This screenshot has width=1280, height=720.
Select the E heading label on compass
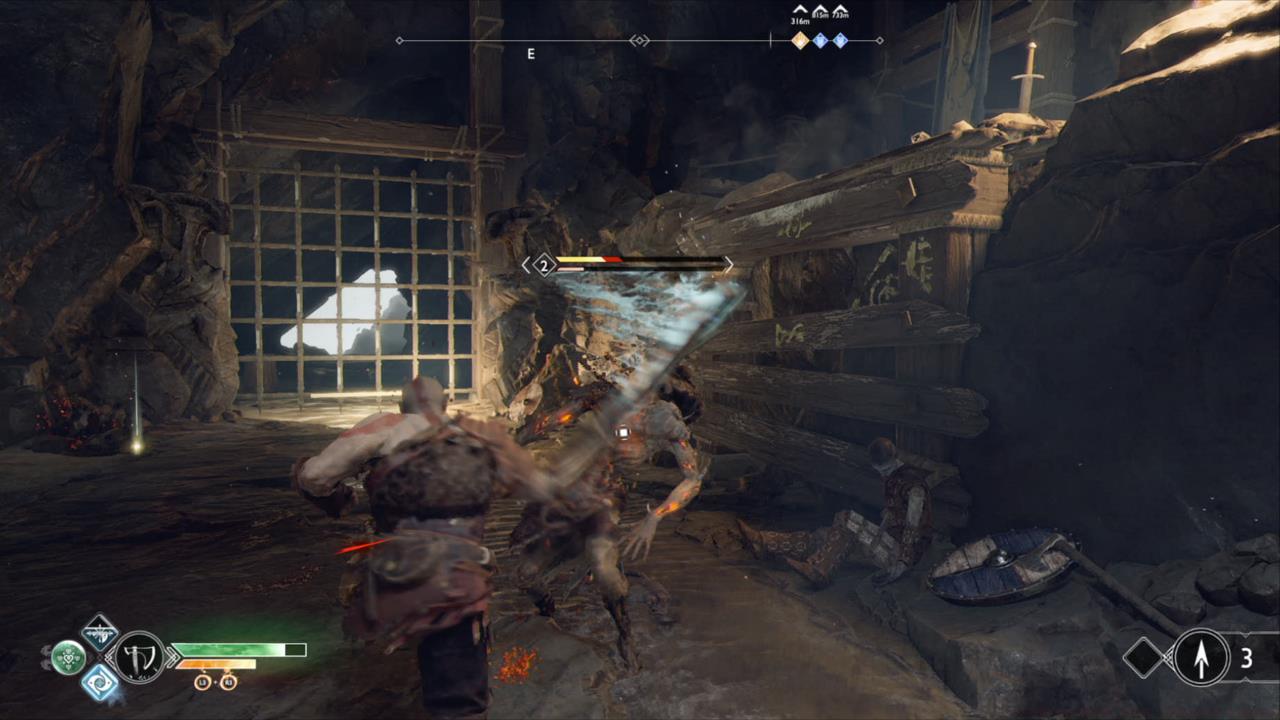tap(531, 53)
